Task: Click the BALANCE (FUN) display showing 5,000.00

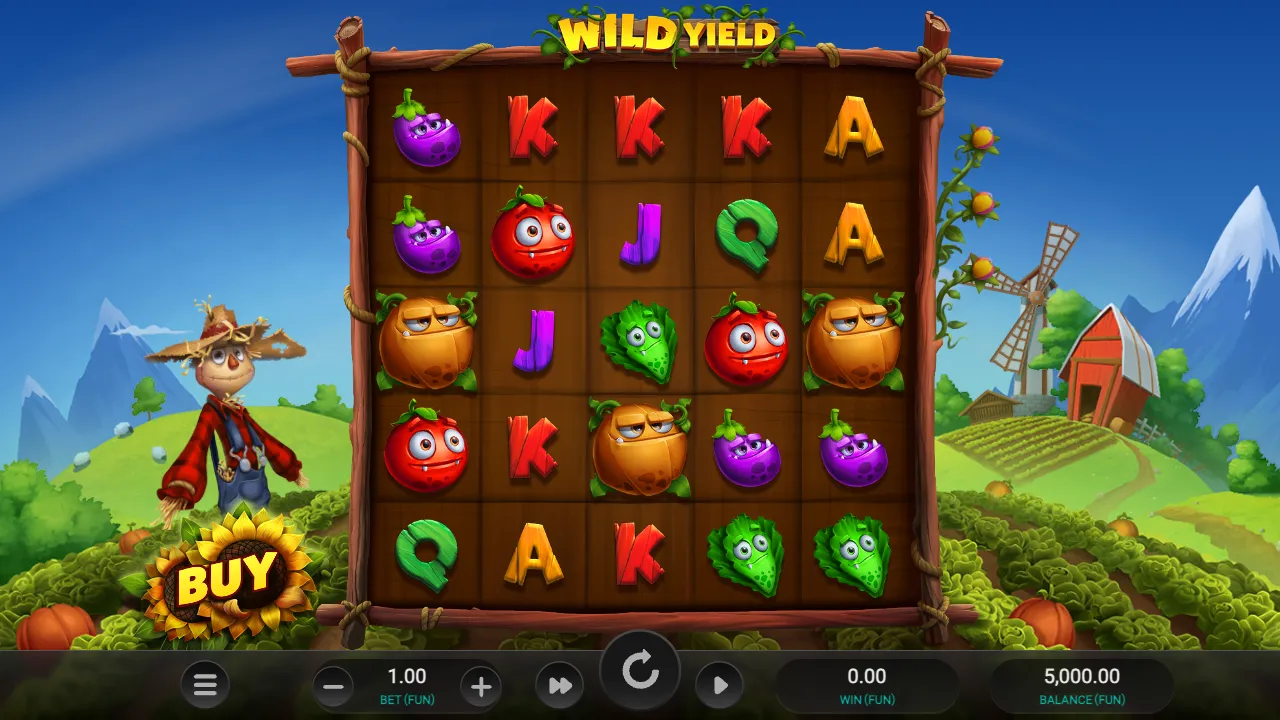Action: coord(1083,684)
